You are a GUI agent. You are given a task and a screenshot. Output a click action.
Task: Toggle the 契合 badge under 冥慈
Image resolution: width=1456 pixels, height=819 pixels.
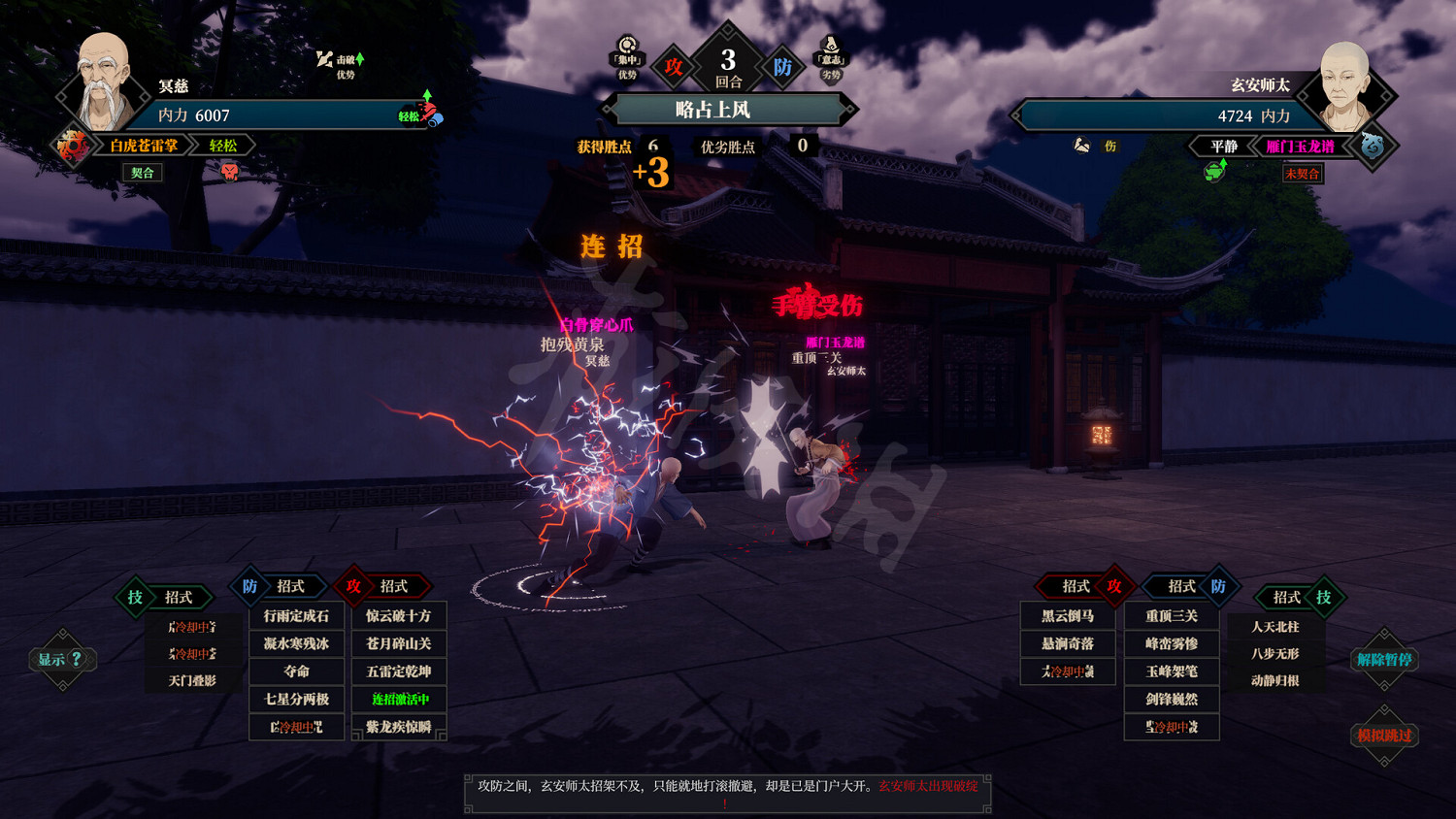(142, 173)
